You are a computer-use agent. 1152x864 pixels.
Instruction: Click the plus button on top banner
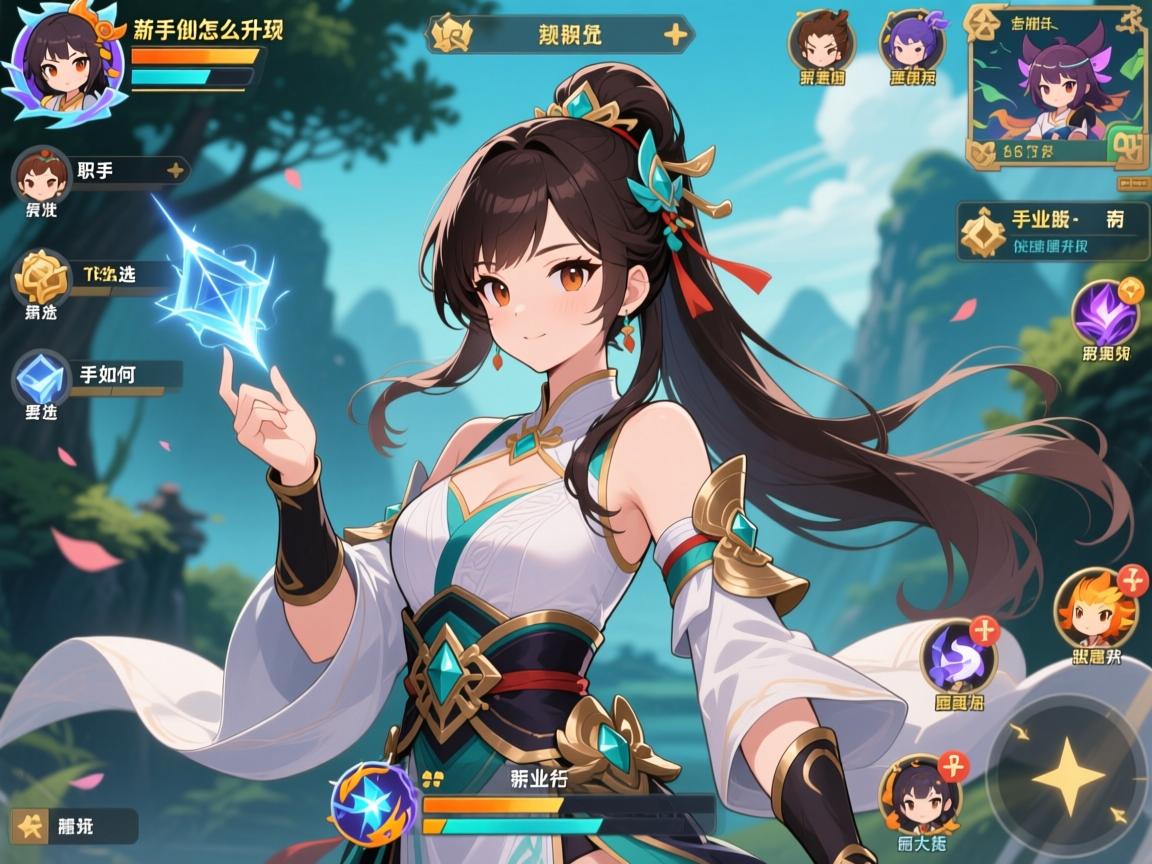pos(675,35)
